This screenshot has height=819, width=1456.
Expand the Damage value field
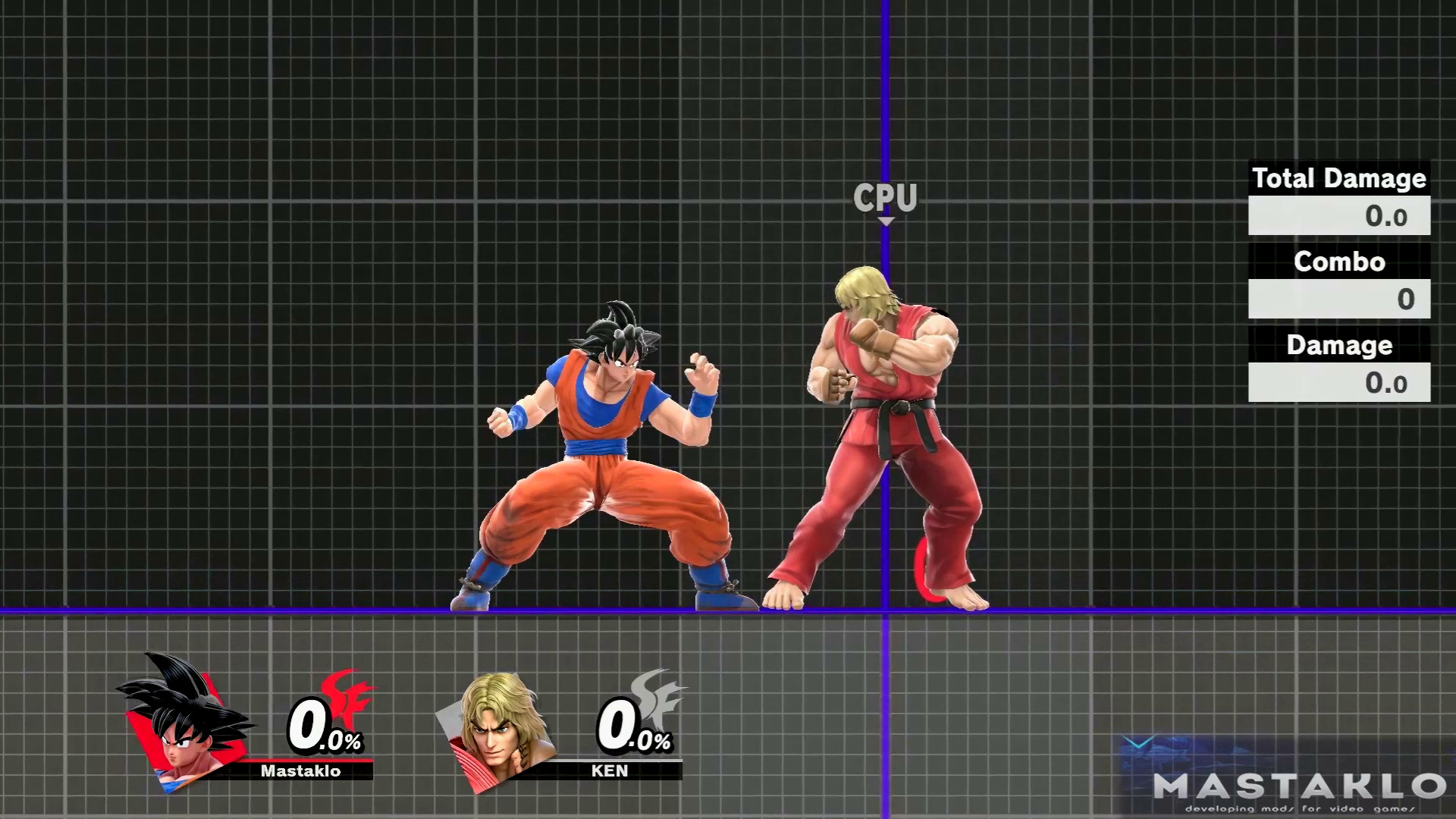point(1339,384)
